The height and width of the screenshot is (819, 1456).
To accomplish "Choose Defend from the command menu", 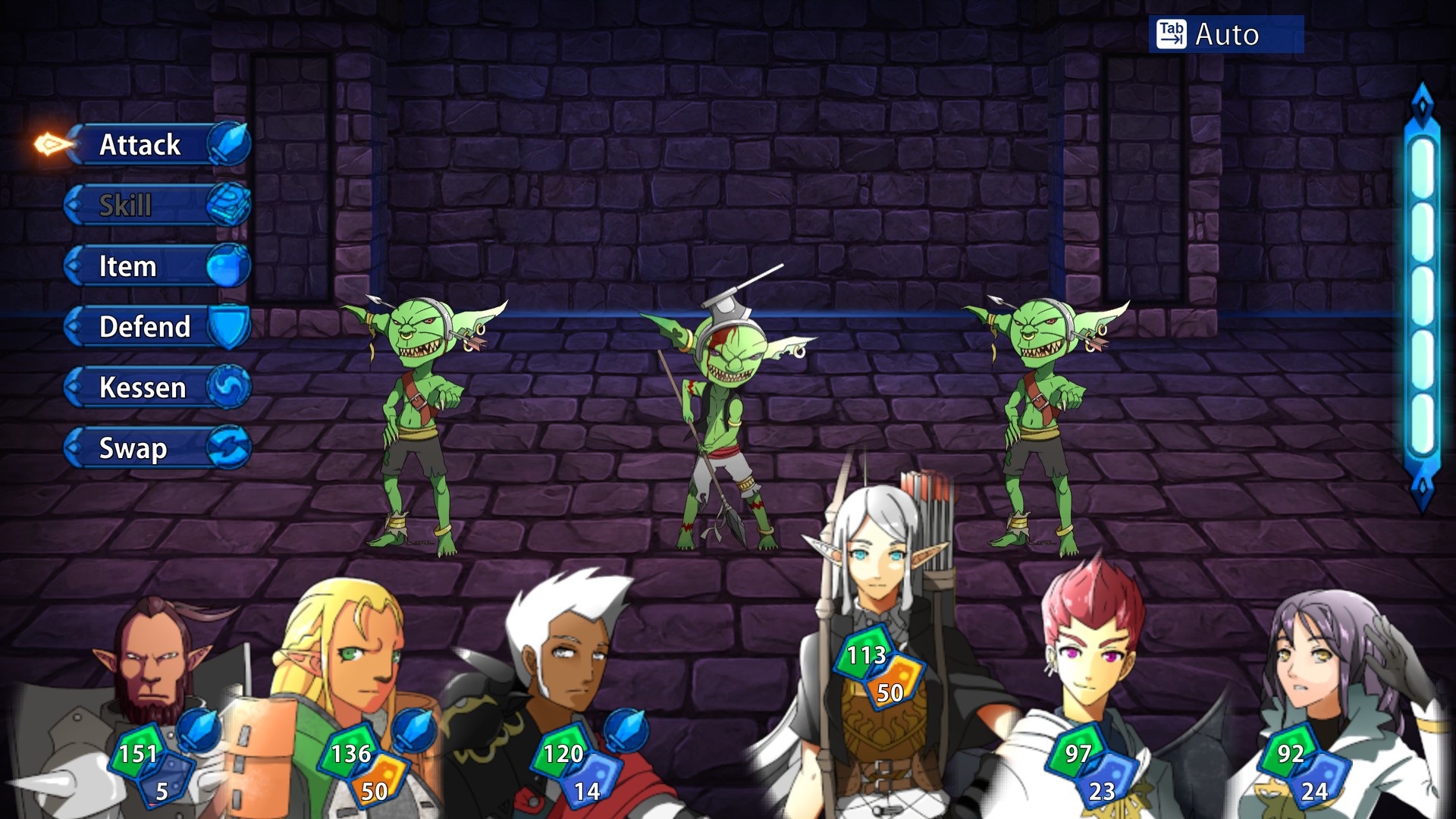I will 144,328.
